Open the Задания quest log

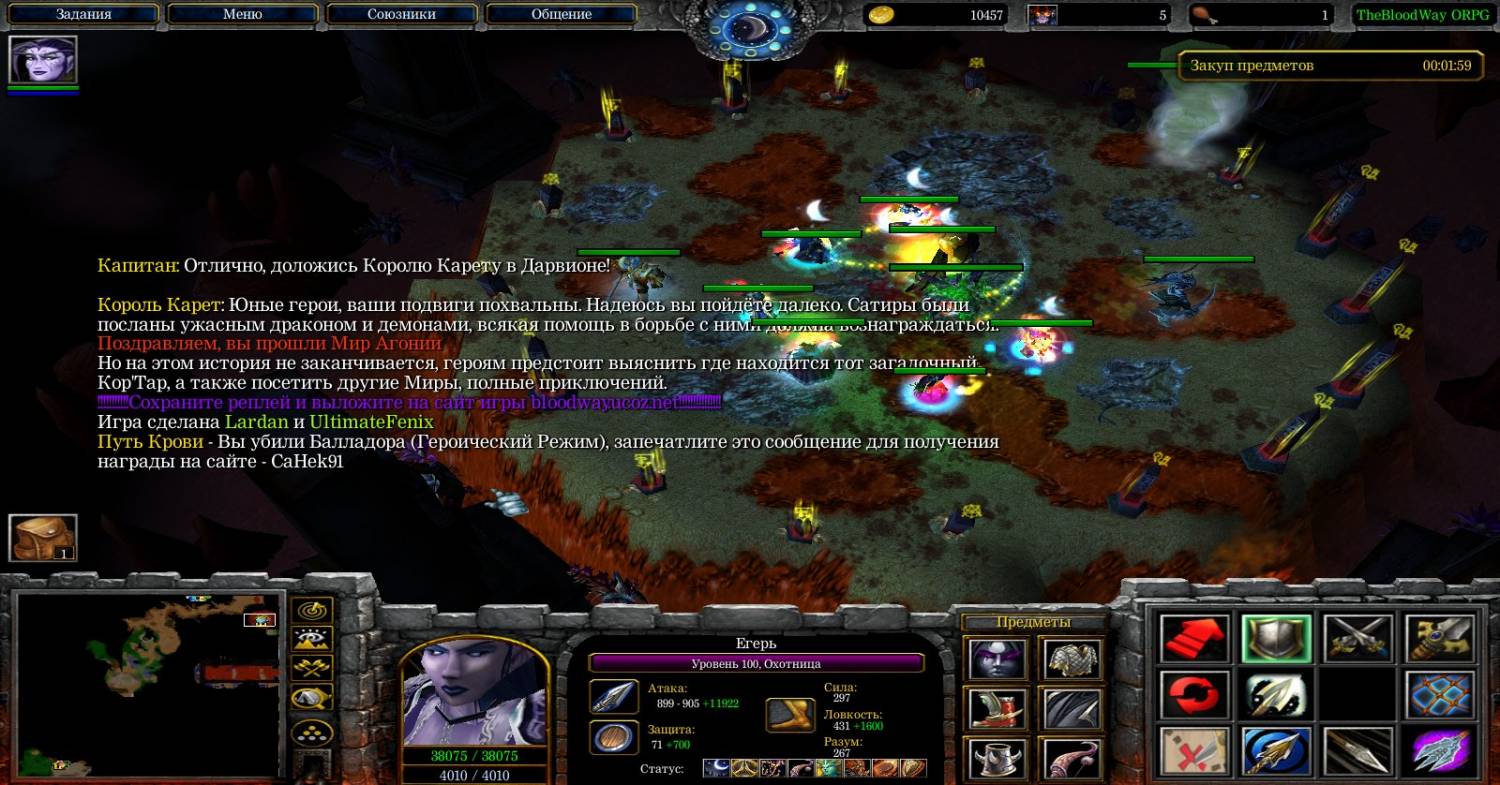(x=84, y=14)
